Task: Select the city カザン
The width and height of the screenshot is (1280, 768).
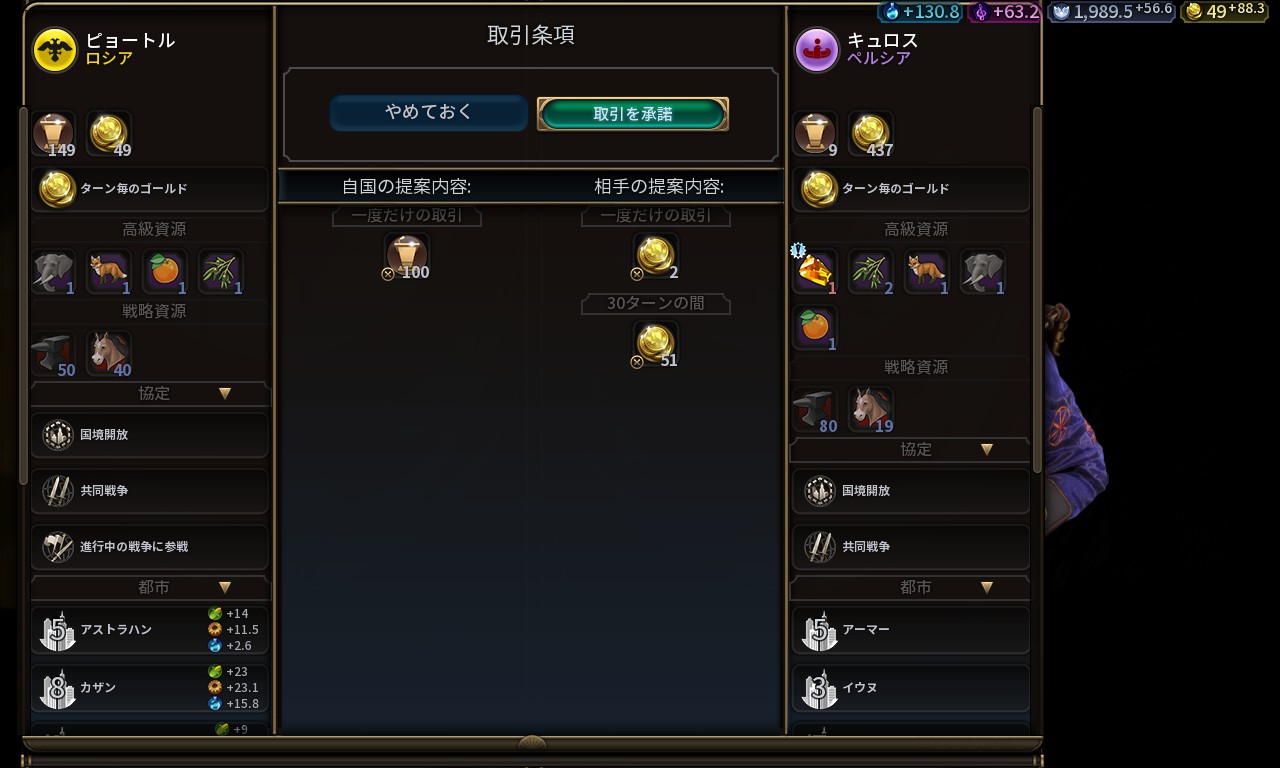Action: (x=150, y=688)
